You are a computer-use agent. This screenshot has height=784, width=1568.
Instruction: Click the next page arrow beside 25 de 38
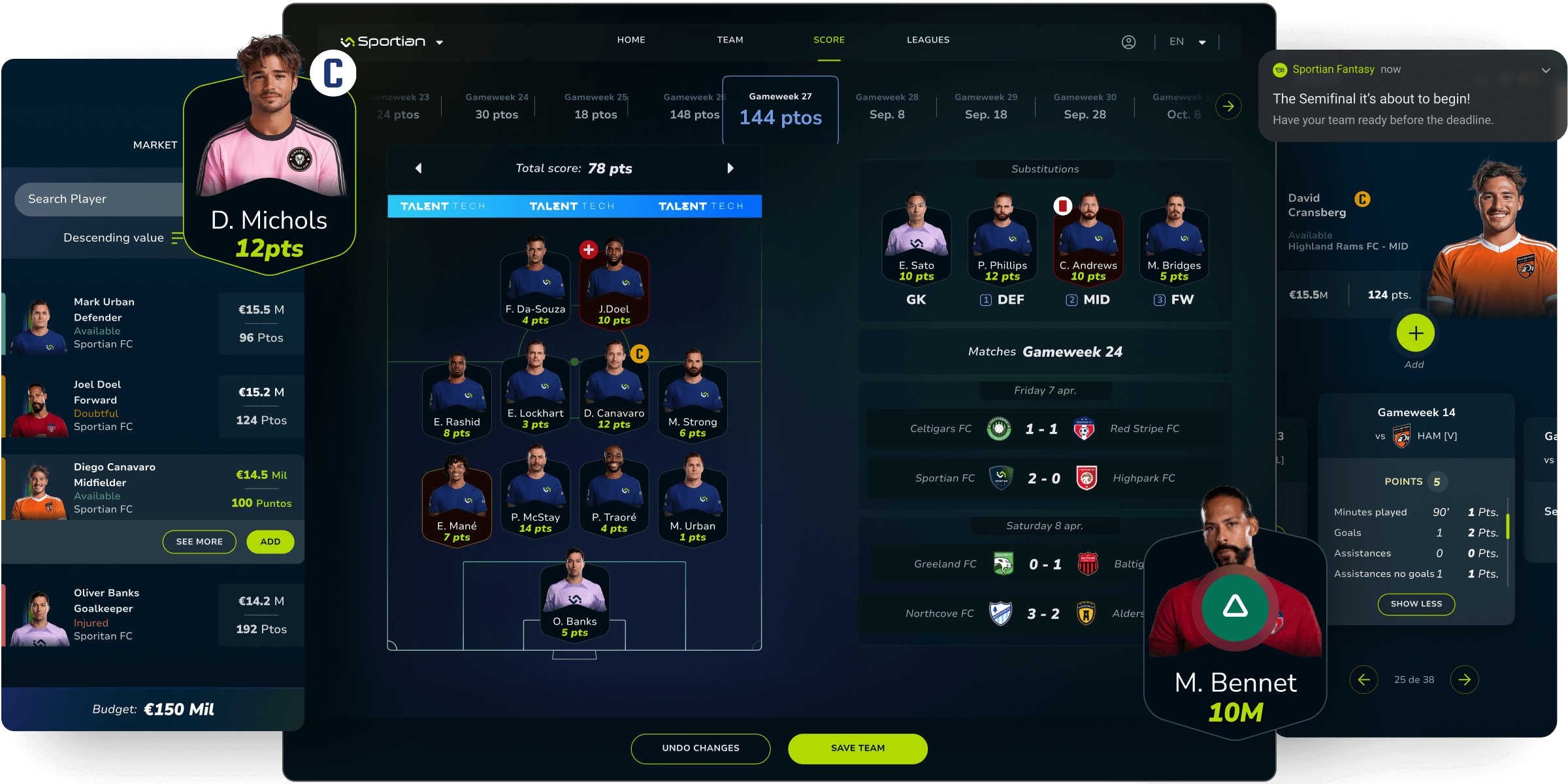1465,679
